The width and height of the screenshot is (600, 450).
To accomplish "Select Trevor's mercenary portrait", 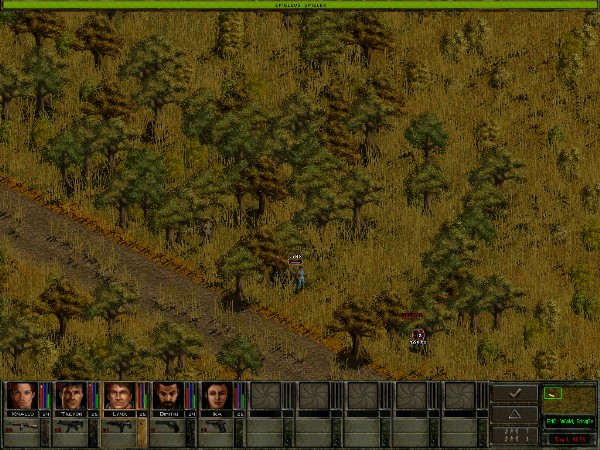I will [x=70, y=395].
